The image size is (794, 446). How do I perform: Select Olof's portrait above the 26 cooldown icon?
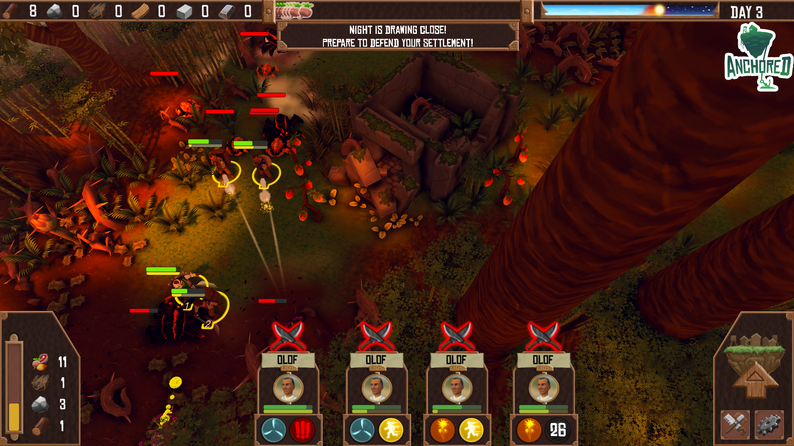(x=541, y=387)
